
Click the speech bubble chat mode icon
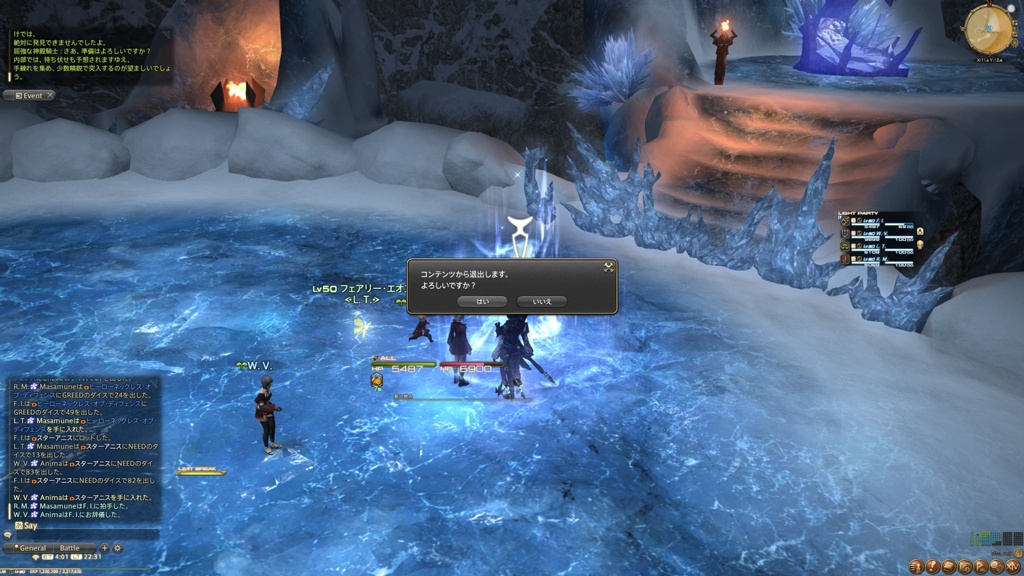(x=7, y=535)
